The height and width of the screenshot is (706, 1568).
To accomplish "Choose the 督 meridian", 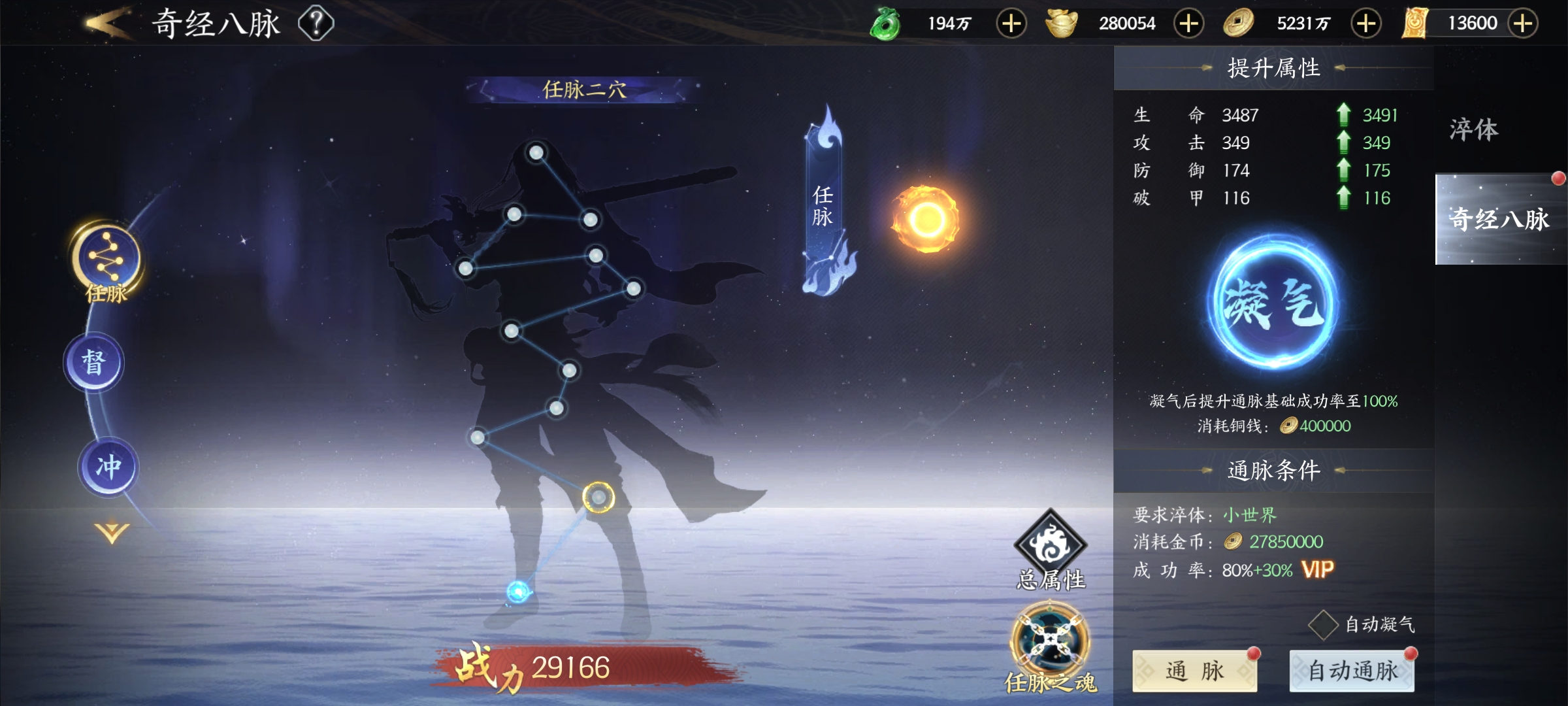I will pyautogui.click(x=93, y=362).
